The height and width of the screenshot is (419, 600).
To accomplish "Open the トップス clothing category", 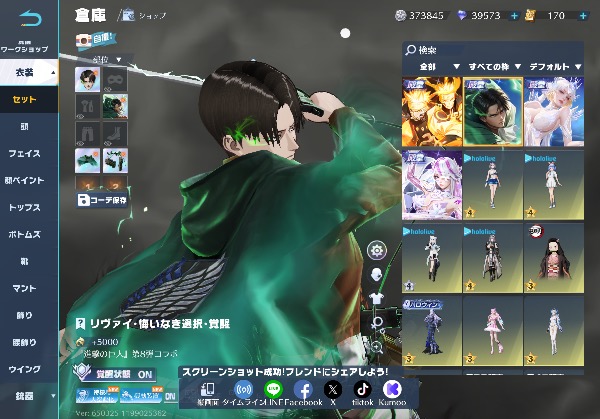I will coord(25,207).
